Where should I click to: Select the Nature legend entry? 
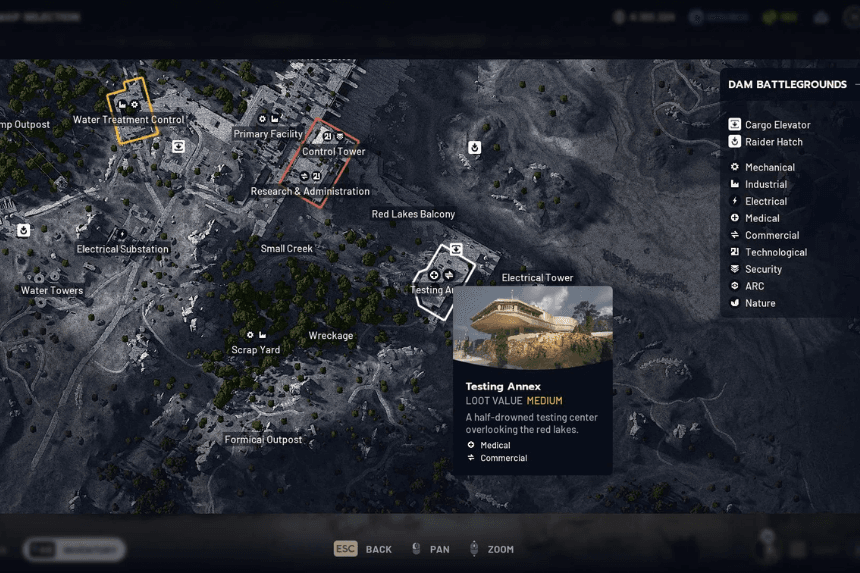point(759,303)
